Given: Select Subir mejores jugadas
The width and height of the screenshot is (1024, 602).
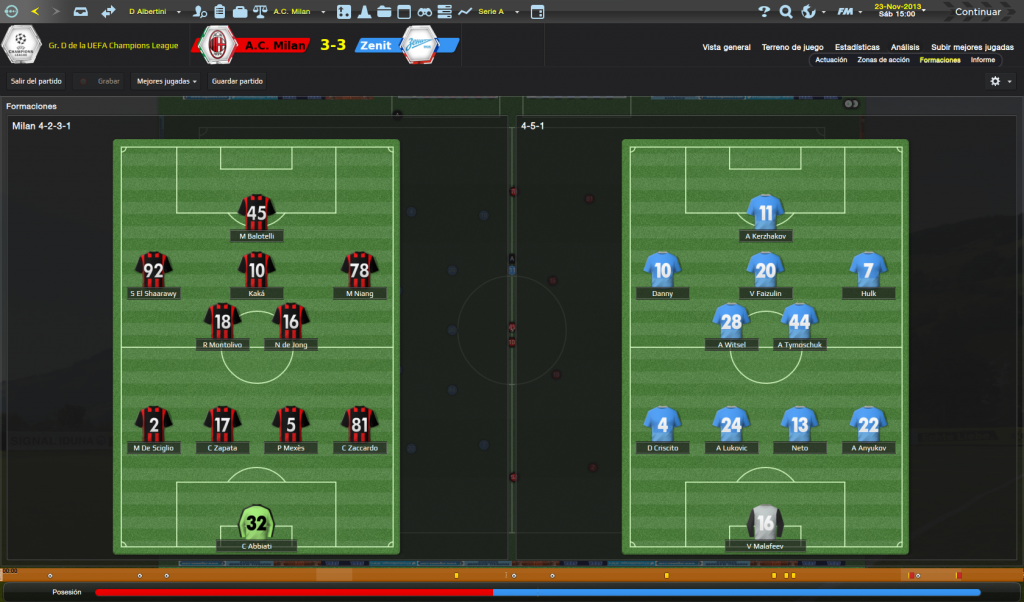Looking at the screenshot, I should 972,47.
